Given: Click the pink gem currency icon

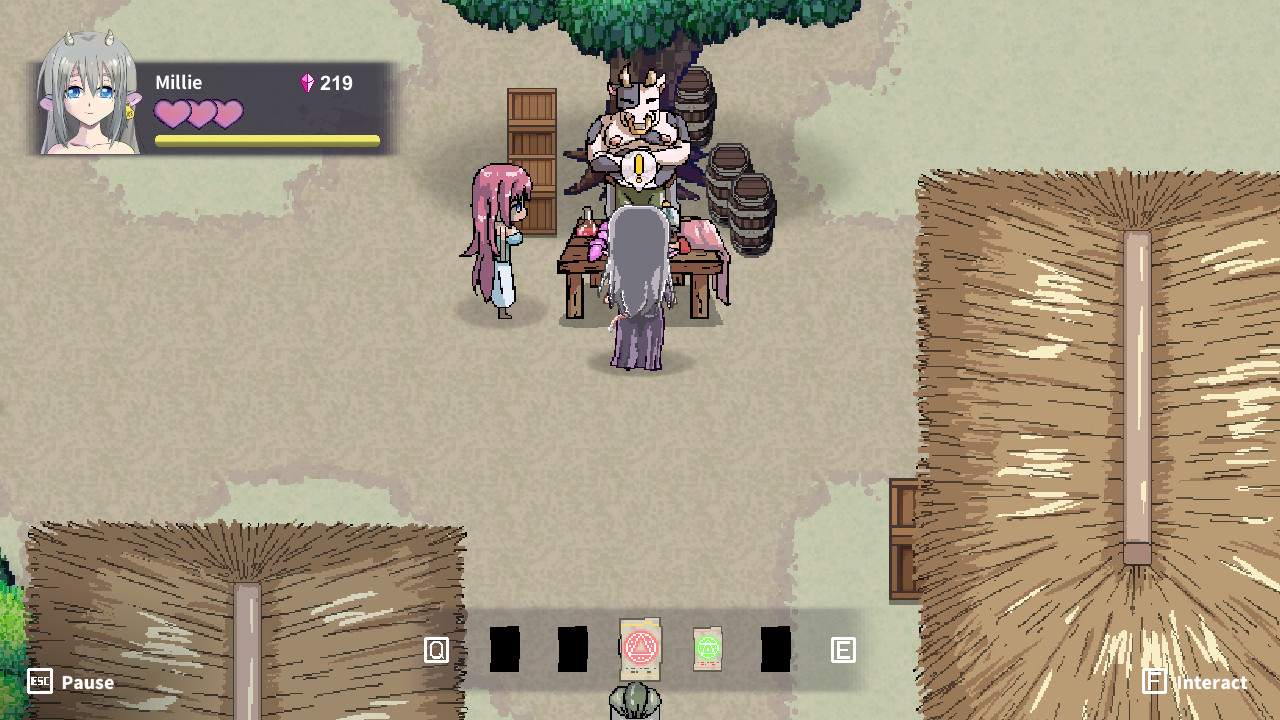Looking at the screenshot, I should (306, 83).
